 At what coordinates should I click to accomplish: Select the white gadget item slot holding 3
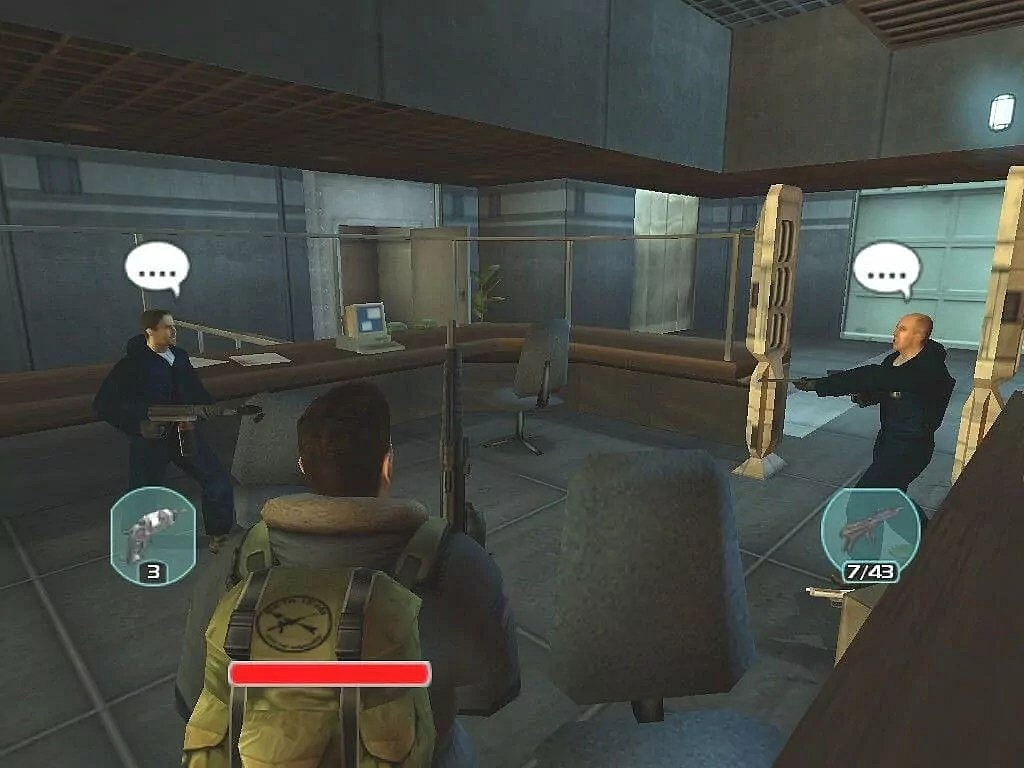tap(152, 531)
